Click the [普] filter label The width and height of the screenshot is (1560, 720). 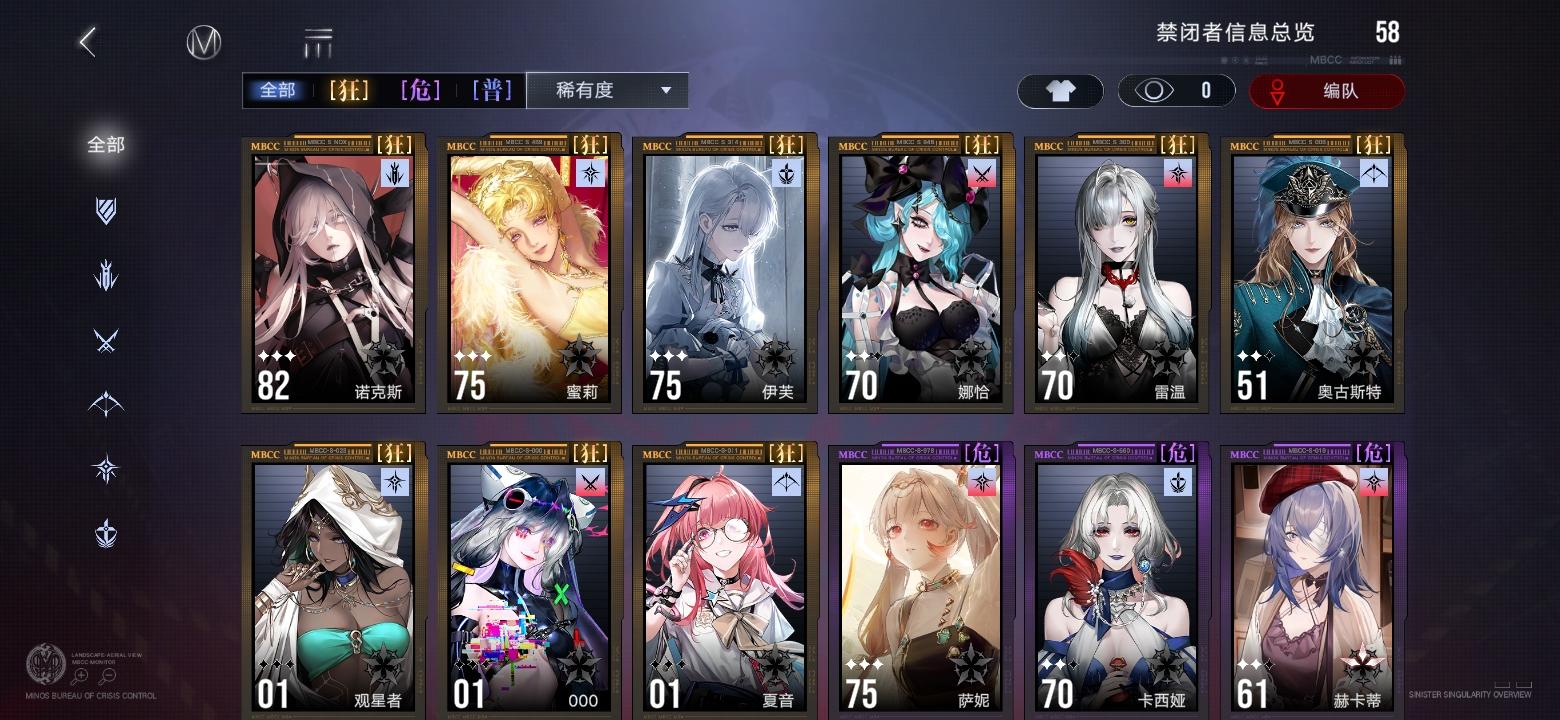[491, 90]
